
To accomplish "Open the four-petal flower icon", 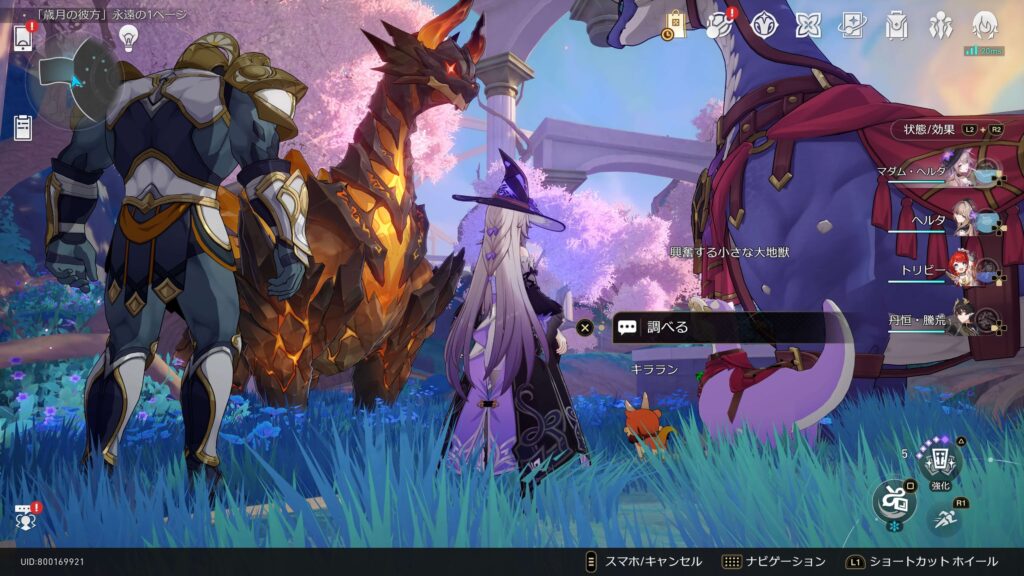I will (808, 25).
